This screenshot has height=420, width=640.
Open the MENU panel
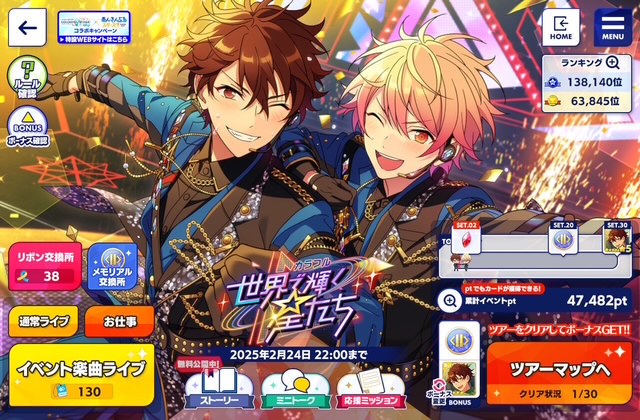(612, 27)
